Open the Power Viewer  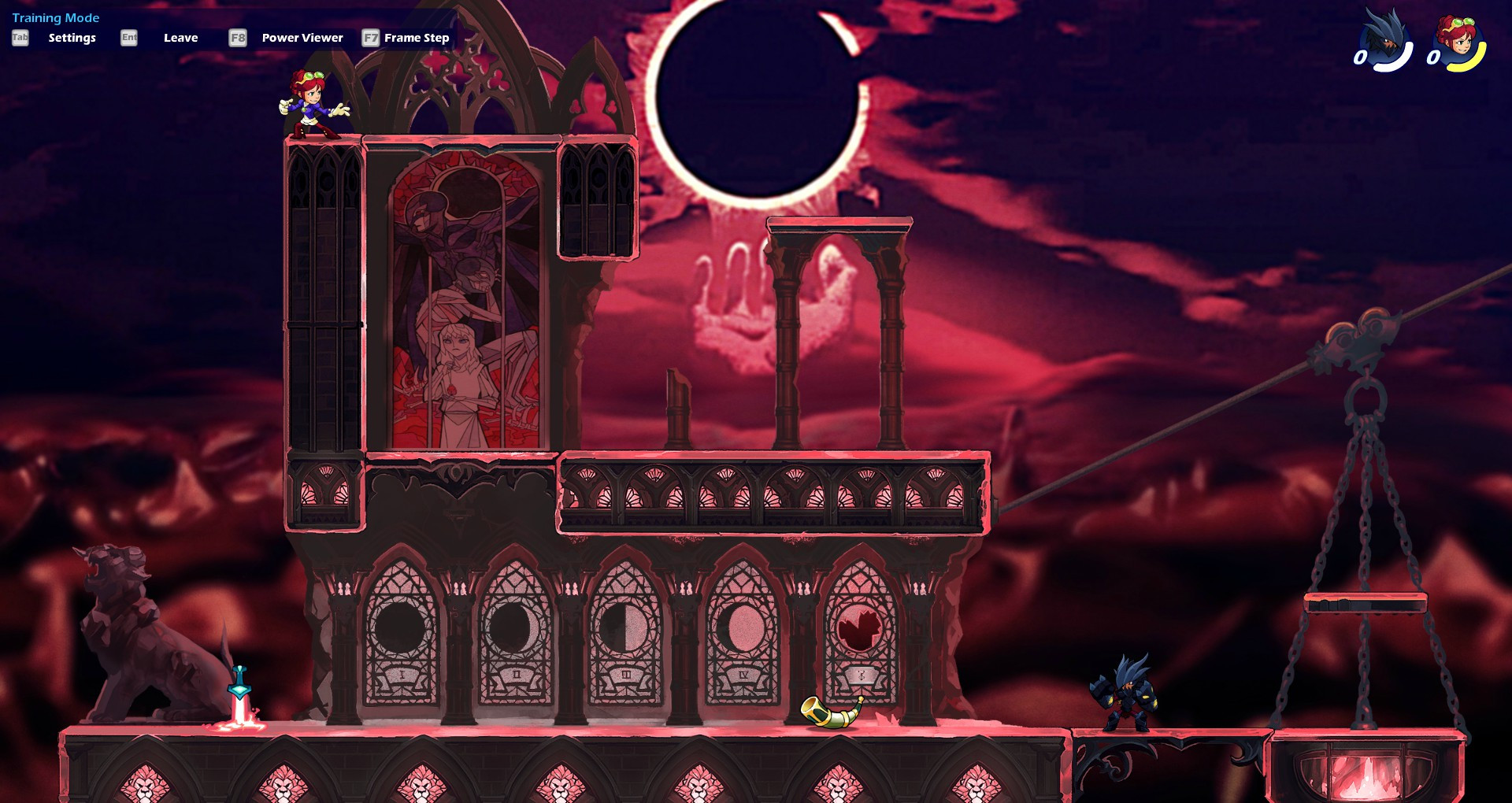[x=301, y=37]
